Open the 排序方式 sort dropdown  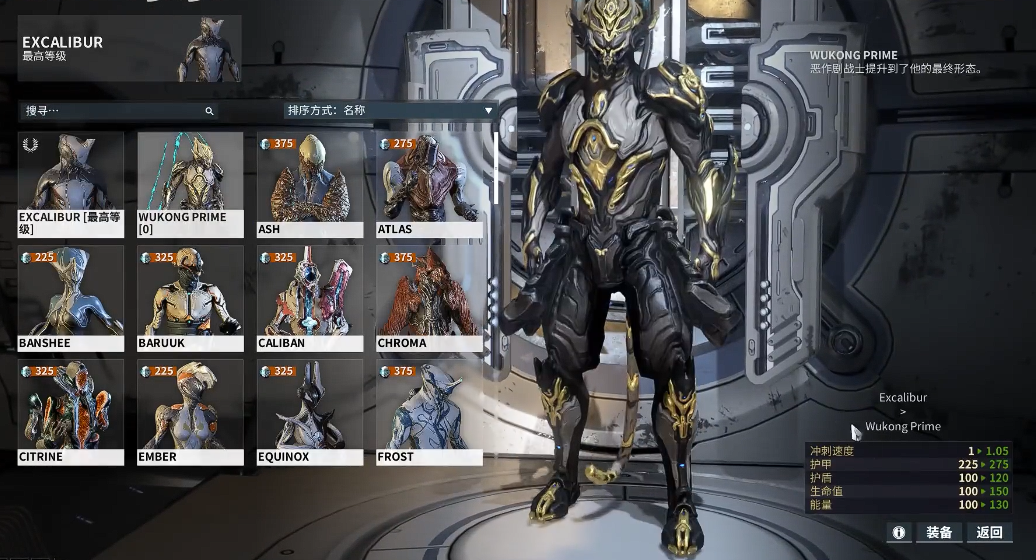click(x=390, y=111)
